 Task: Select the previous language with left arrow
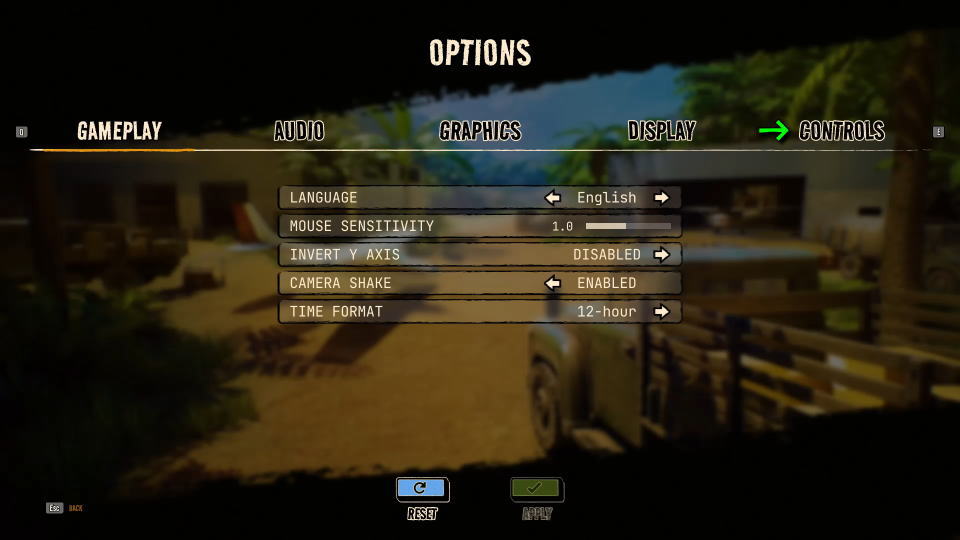(552, 198)
